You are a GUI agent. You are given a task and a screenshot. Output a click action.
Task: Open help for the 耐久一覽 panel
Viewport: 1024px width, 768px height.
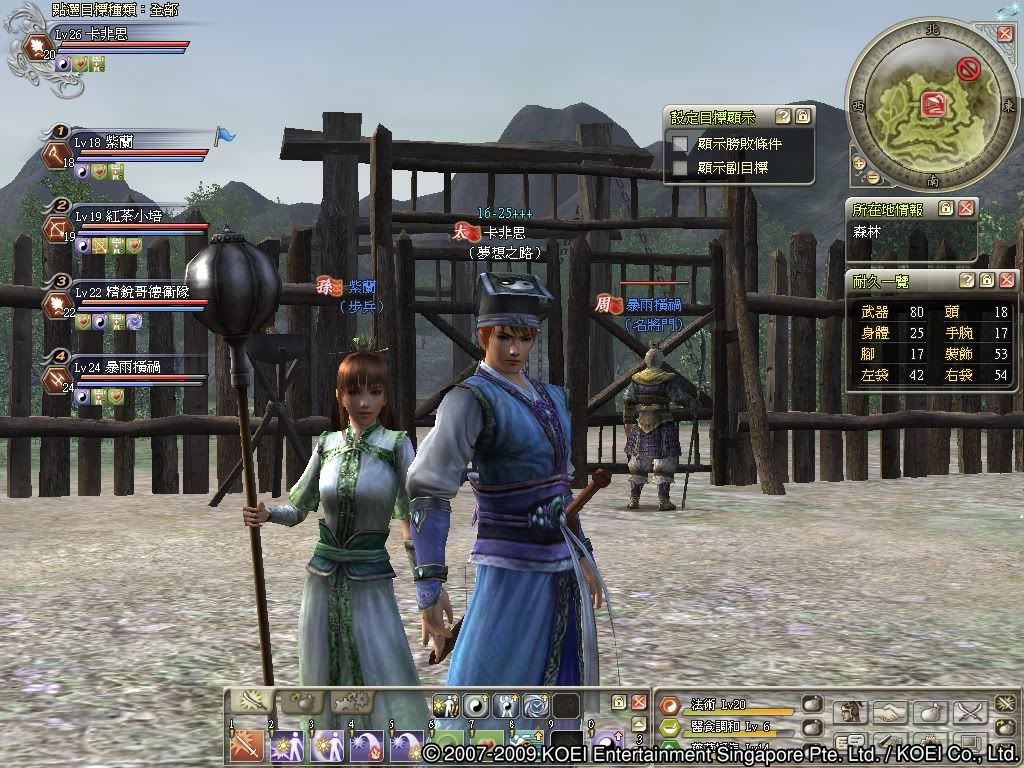tap(966, 280)
